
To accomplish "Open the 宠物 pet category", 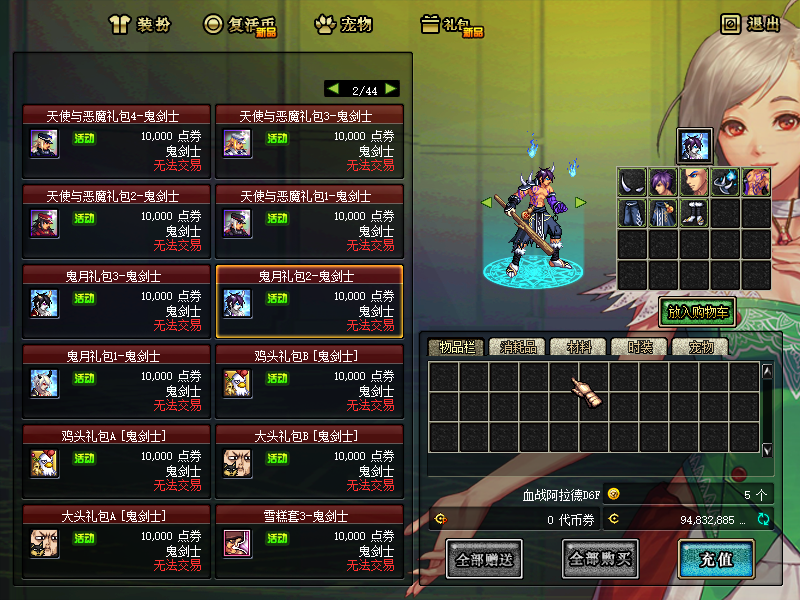I will click(x=343, y=24).
